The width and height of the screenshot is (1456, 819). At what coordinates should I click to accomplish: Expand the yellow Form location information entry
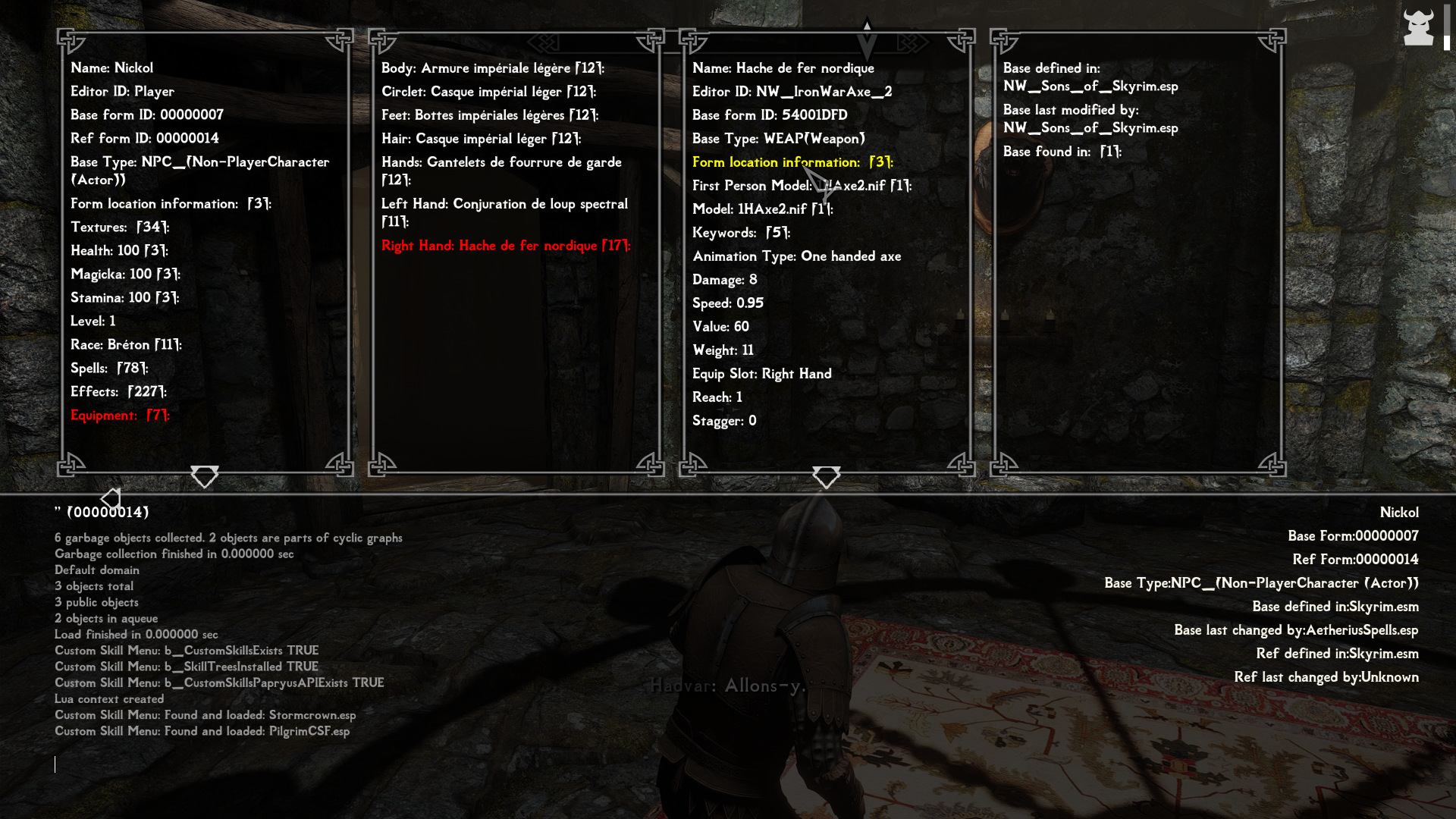792,162
